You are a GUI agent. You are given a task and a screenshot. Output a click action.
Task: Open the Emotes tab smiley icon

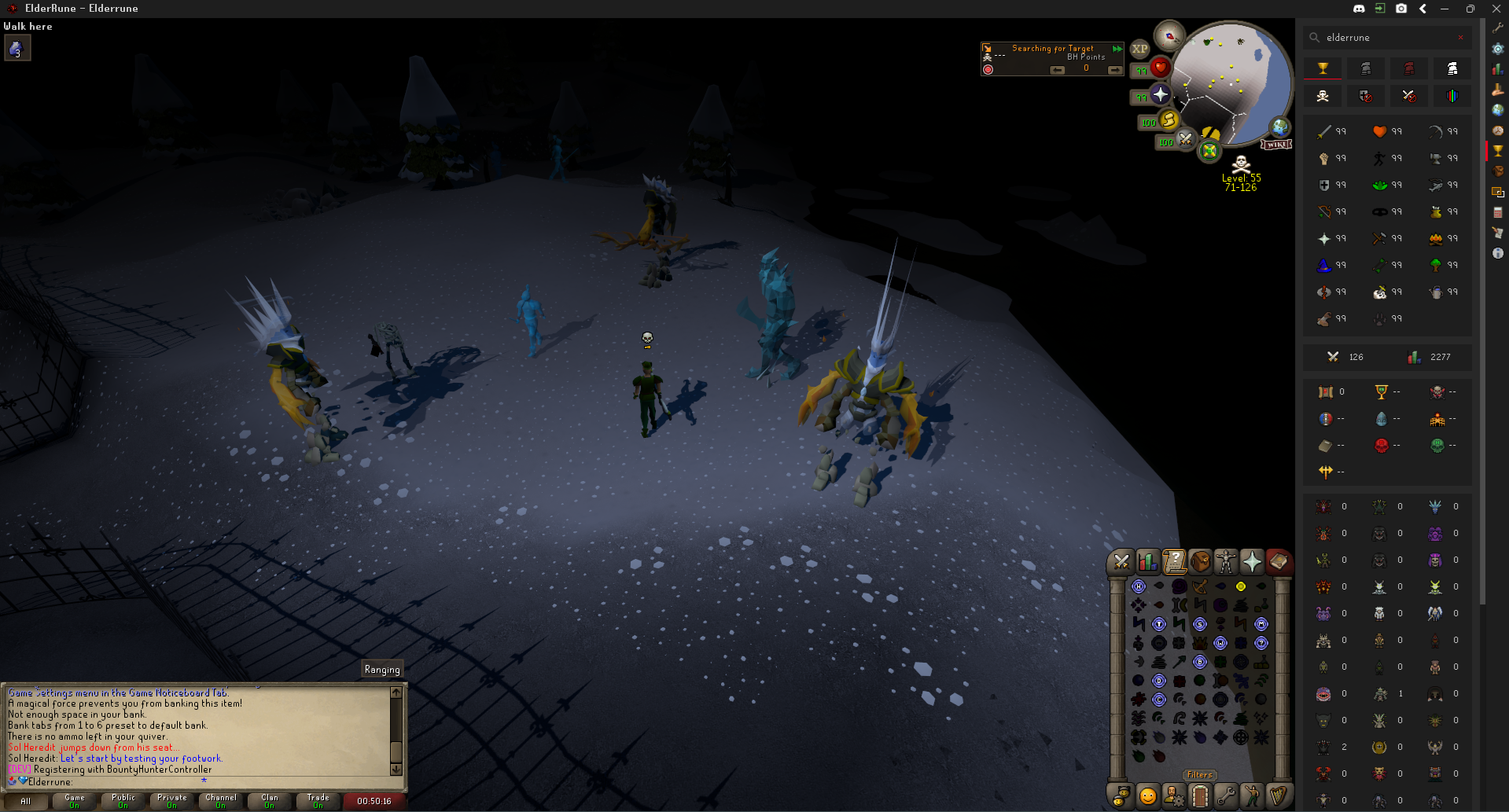click(x=1146, y=795)
